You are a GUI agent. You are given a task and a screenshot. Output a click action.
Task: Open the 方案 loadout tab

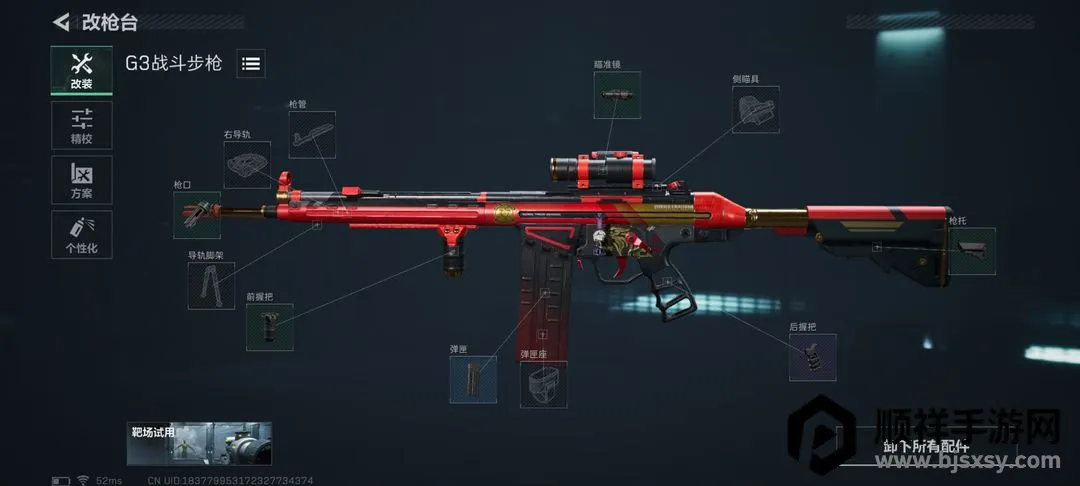(x=81, y=180)
